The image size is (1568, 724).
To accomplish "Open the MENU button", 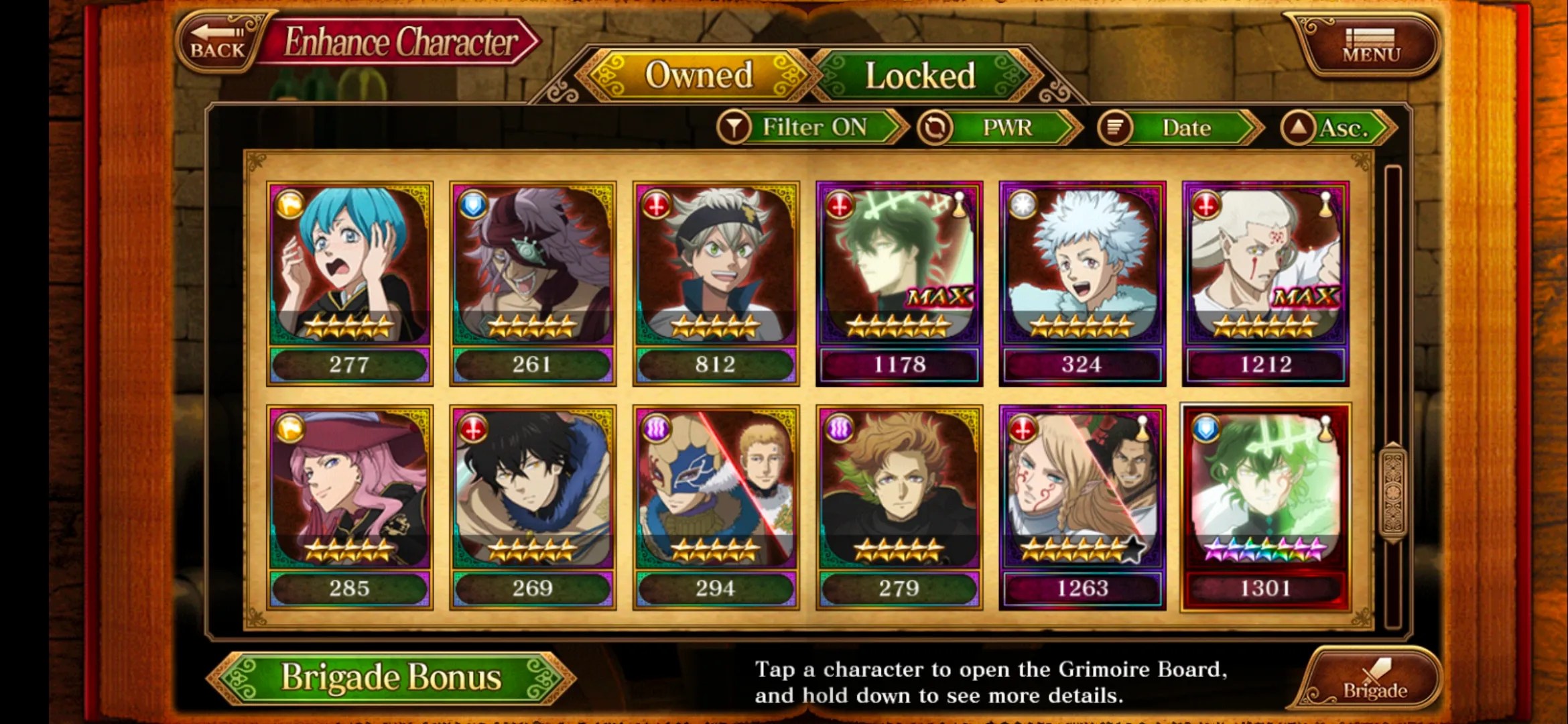I will tap(1370, 45).
